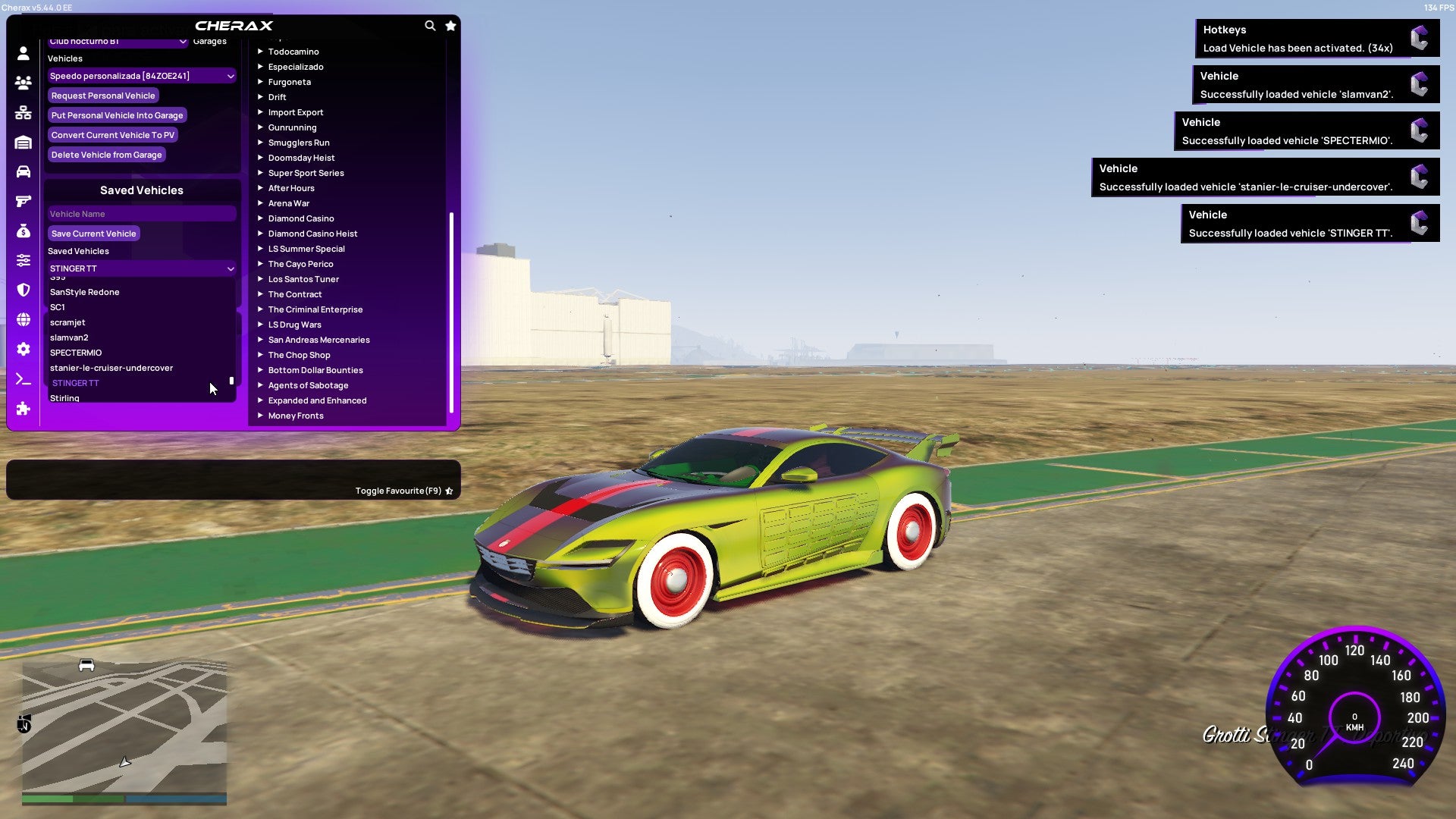
Task: Click the Request Personal Vehicle button
Action: pos(103,96)
